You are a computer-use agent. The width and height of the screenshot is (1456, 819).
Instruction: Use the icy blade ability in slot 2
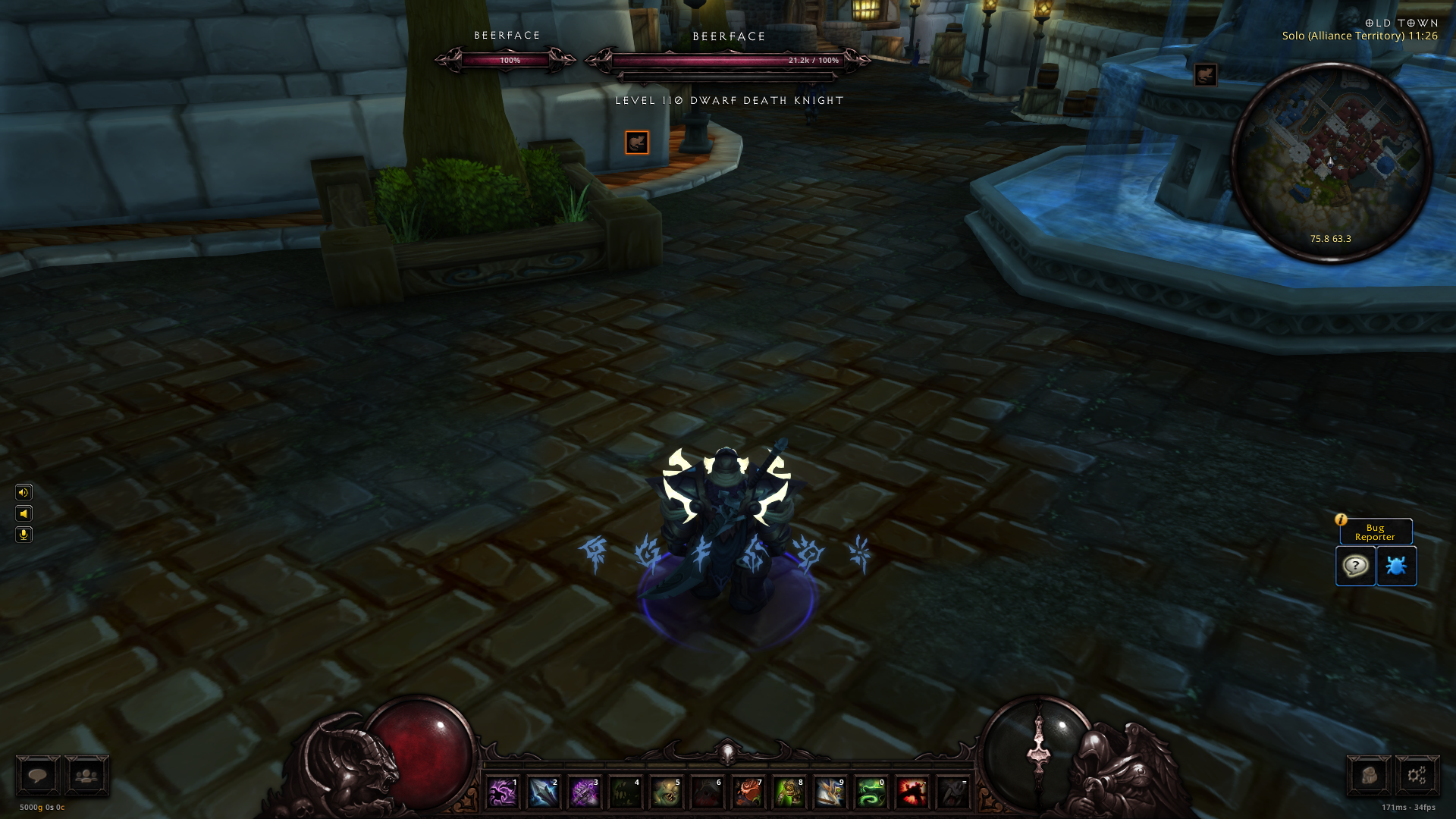coord(543,793)
